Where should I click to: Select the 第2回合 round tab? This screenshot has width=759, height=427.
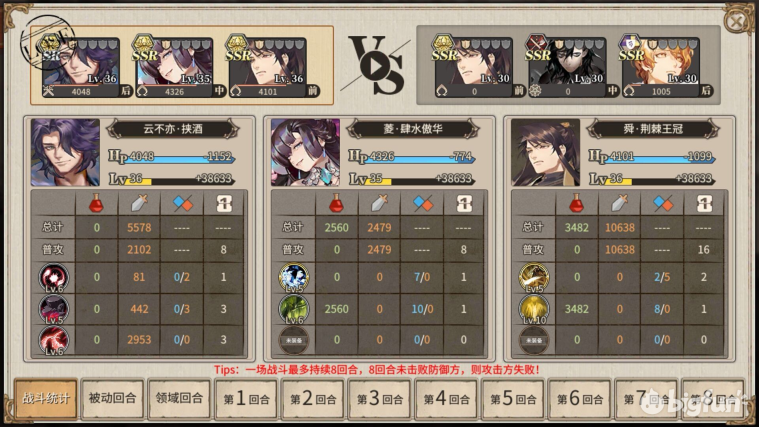[311, 399]
